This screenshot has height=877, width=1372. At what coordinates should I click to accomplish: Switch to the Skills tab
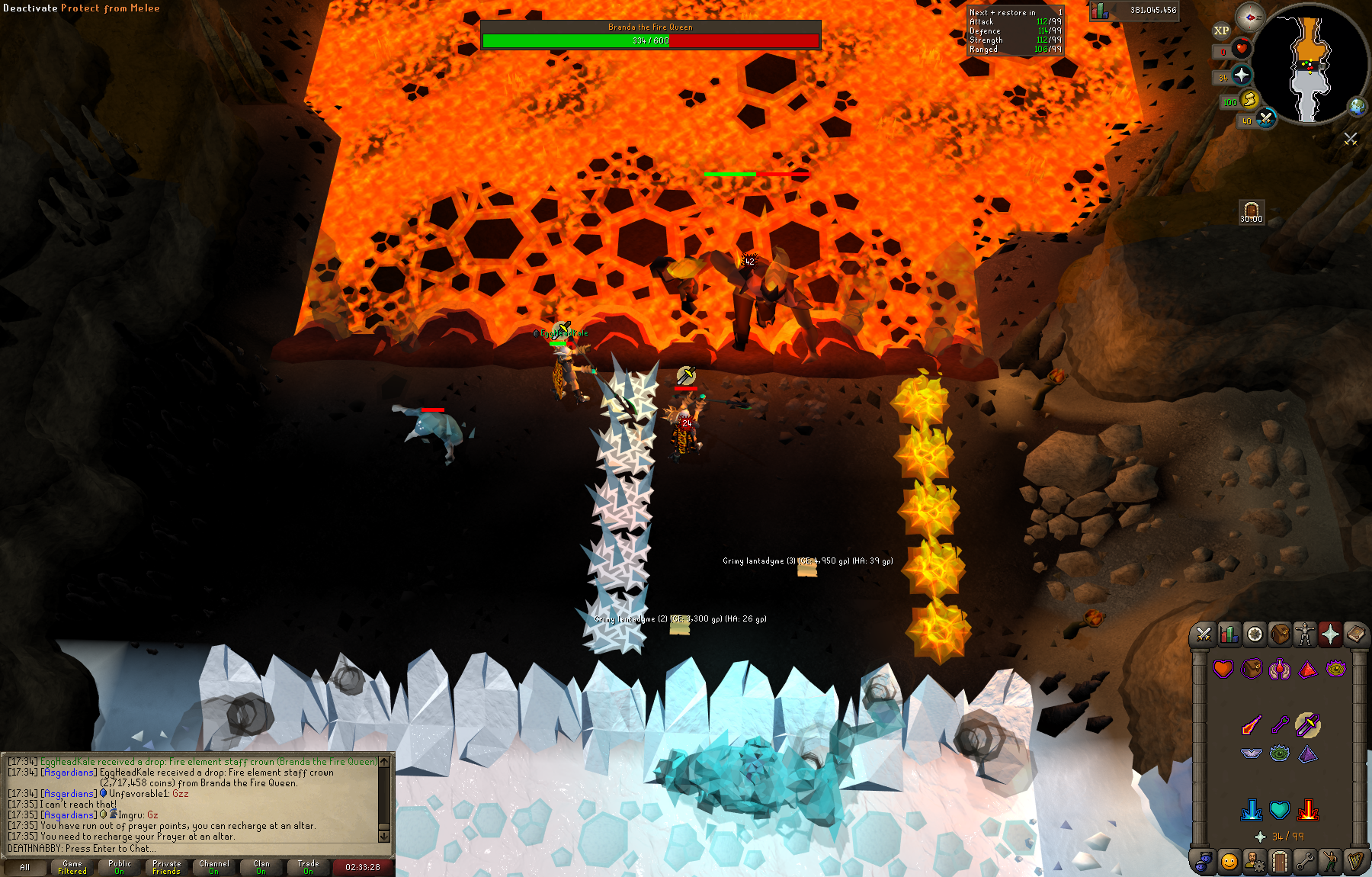[x=1229, y=634]
